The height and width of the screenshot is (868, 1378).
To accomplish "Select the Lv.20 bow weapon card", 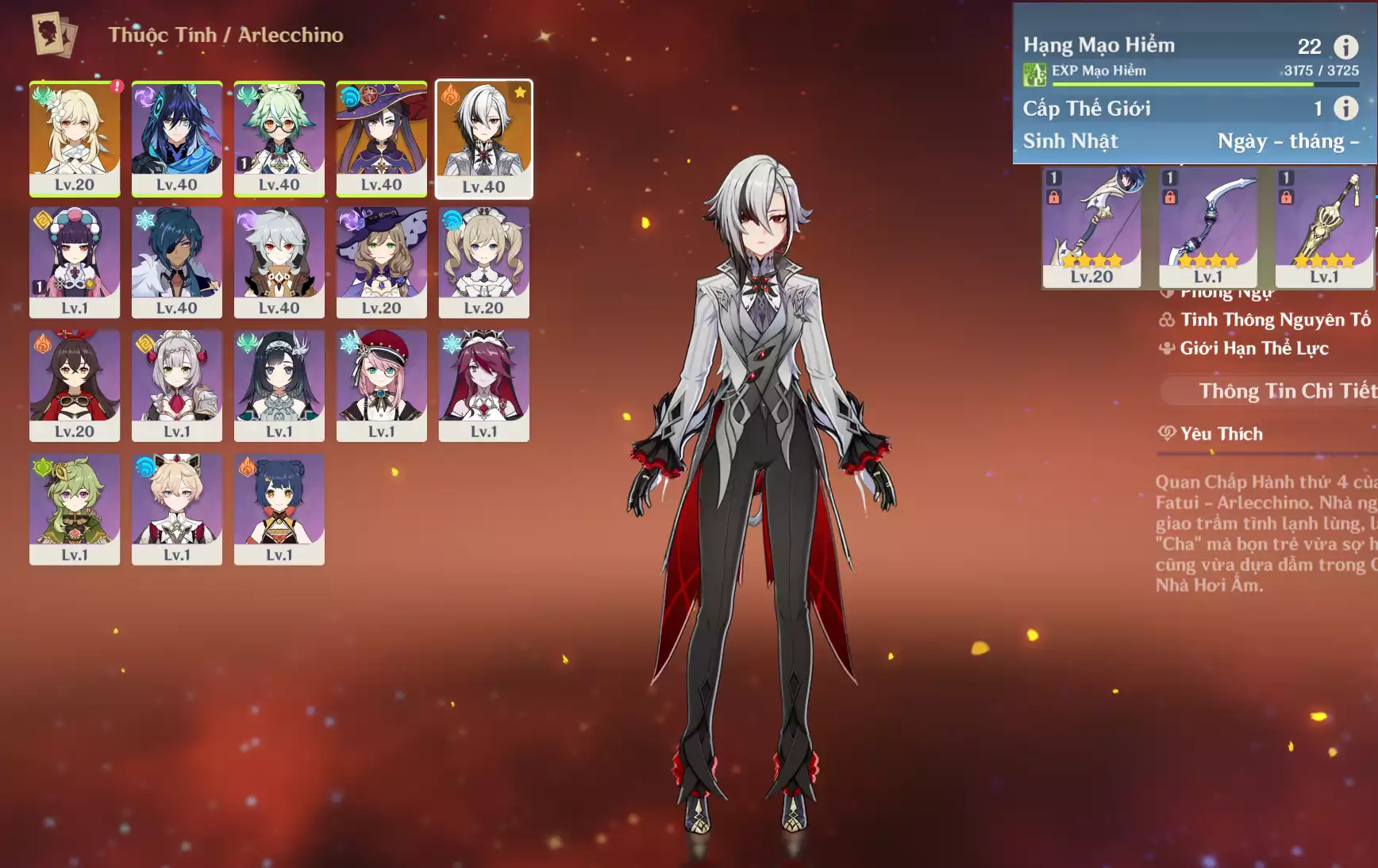I will [x=1091, y=228].
